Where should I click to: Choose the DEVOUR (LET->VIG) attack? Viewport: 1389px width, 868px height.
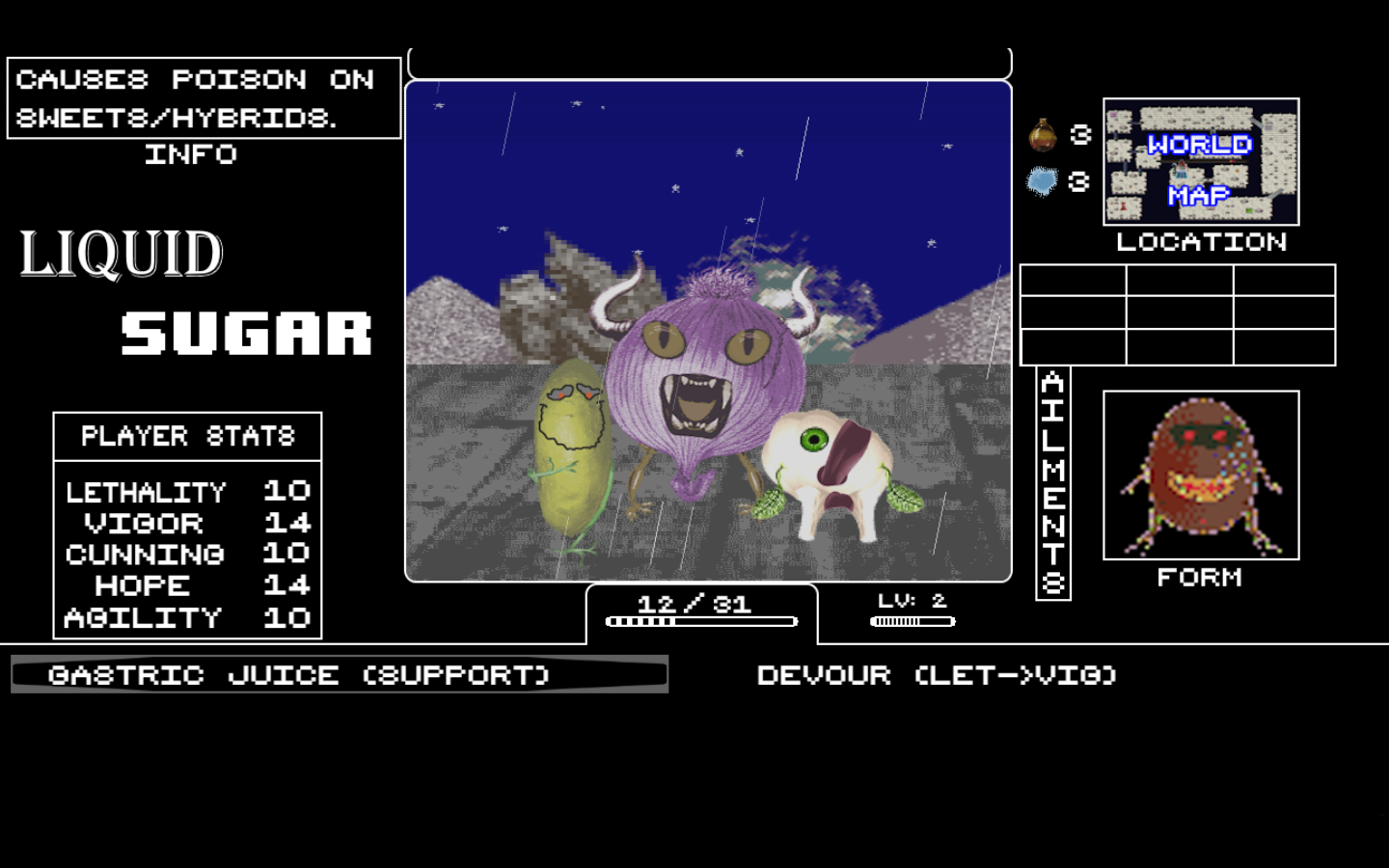coord(936,675)
